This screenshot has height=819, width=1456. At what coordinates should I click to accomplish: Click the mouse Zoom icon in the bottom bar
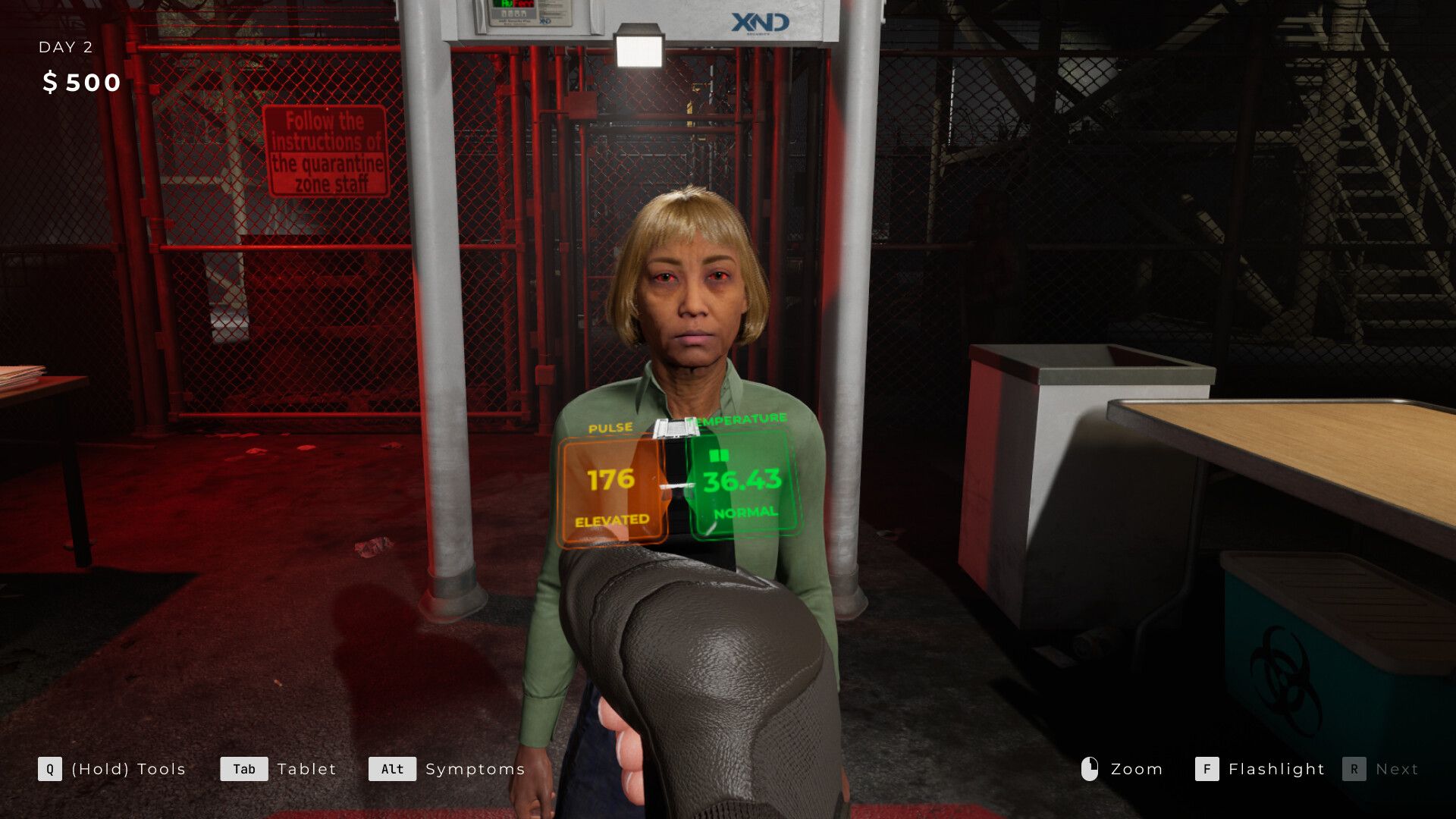point(1090,769)
